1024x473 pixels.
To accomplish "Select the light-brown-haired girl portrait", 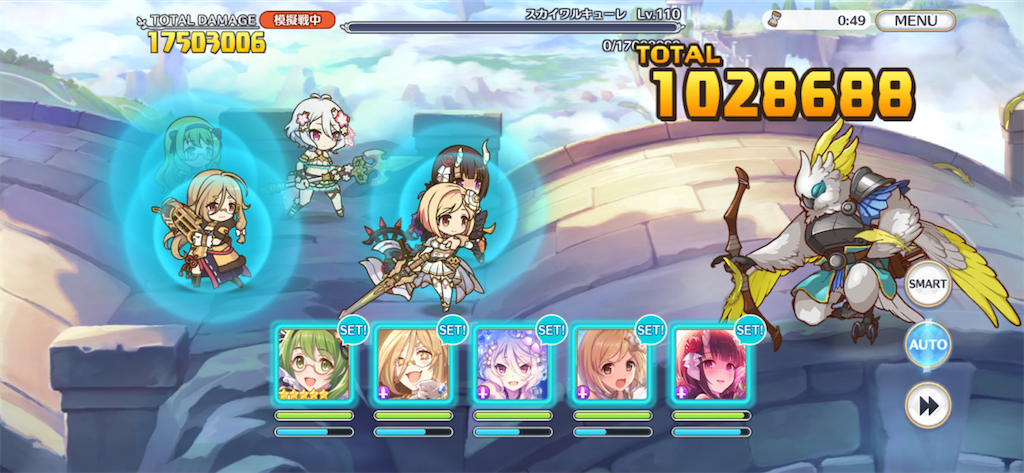I will (611, 364).
